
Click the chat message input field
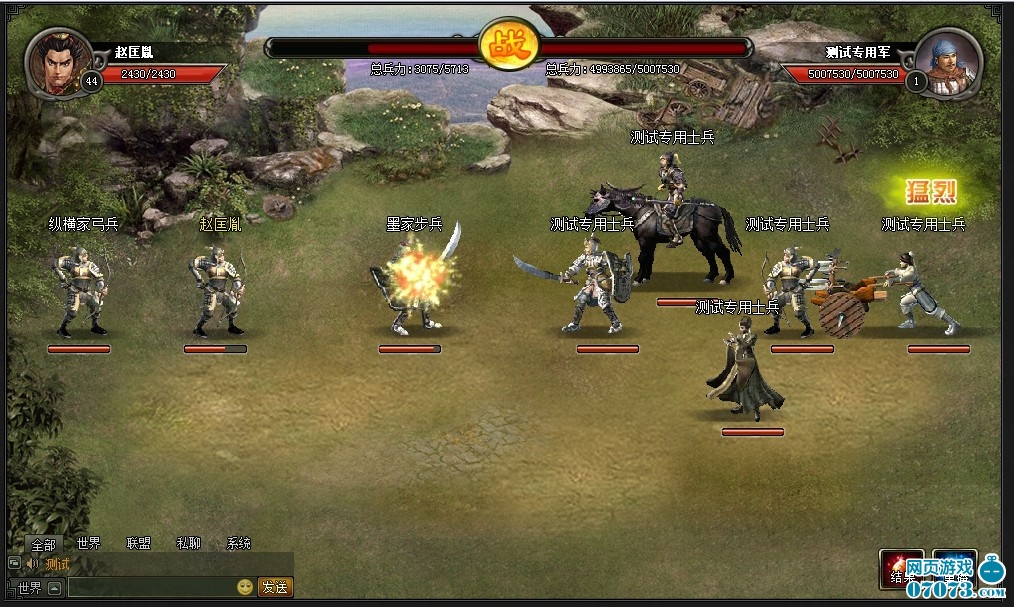coord(150,587)
